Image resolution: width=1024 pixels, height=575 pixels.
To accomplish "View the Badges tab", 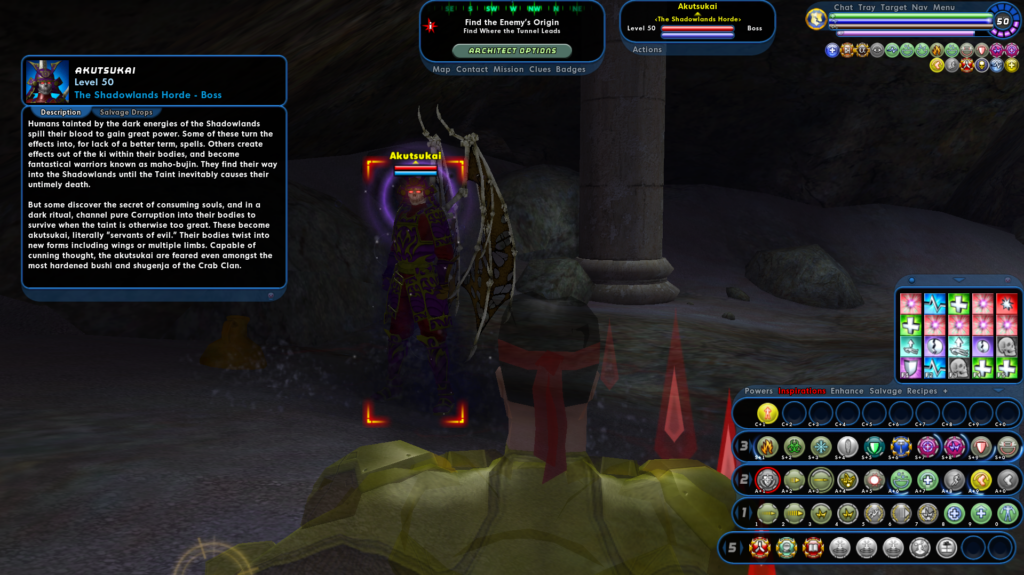I will coord(571,70).
